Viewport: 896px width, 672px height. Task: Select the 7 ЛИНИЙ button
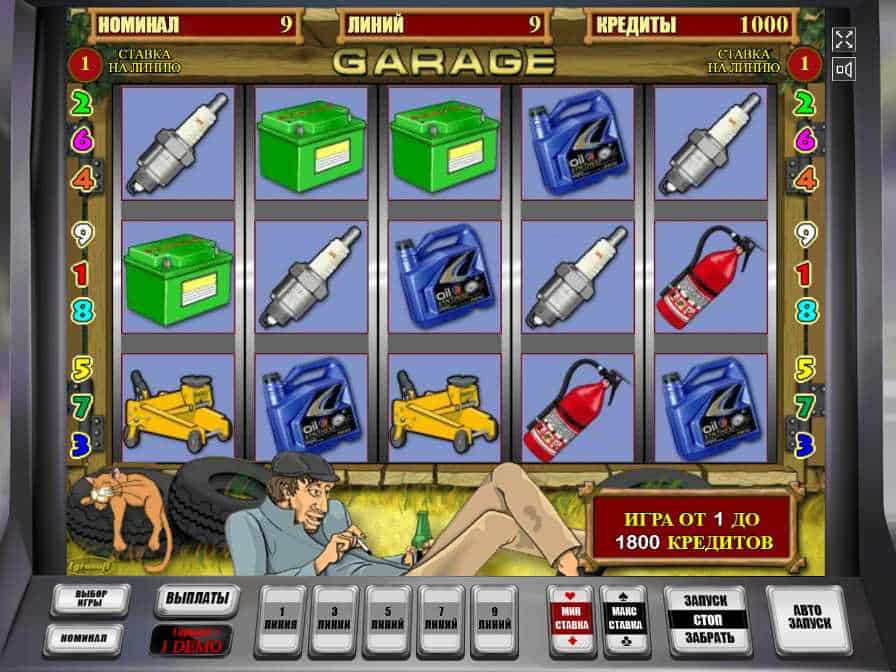point(440,620)
